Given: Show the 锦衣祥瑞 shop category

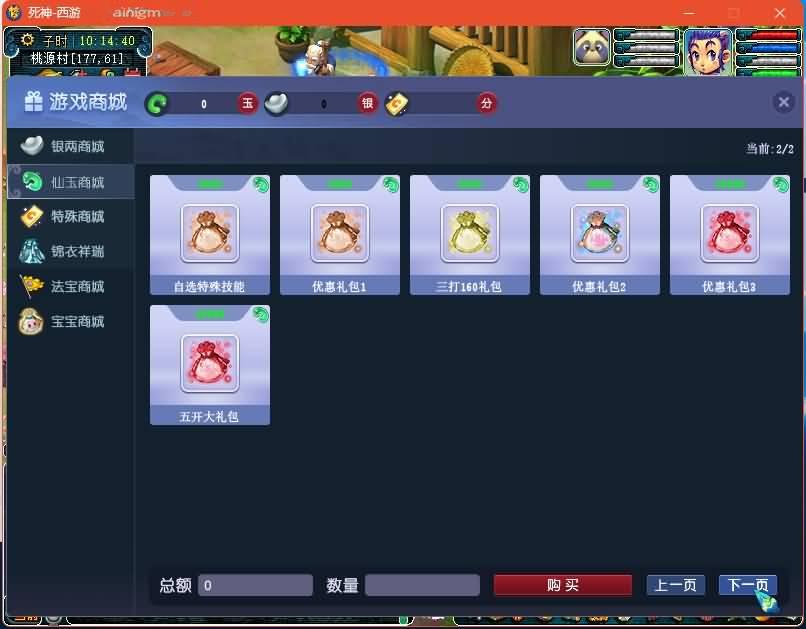Looking at the screenshot, I should tap(70, 252).
